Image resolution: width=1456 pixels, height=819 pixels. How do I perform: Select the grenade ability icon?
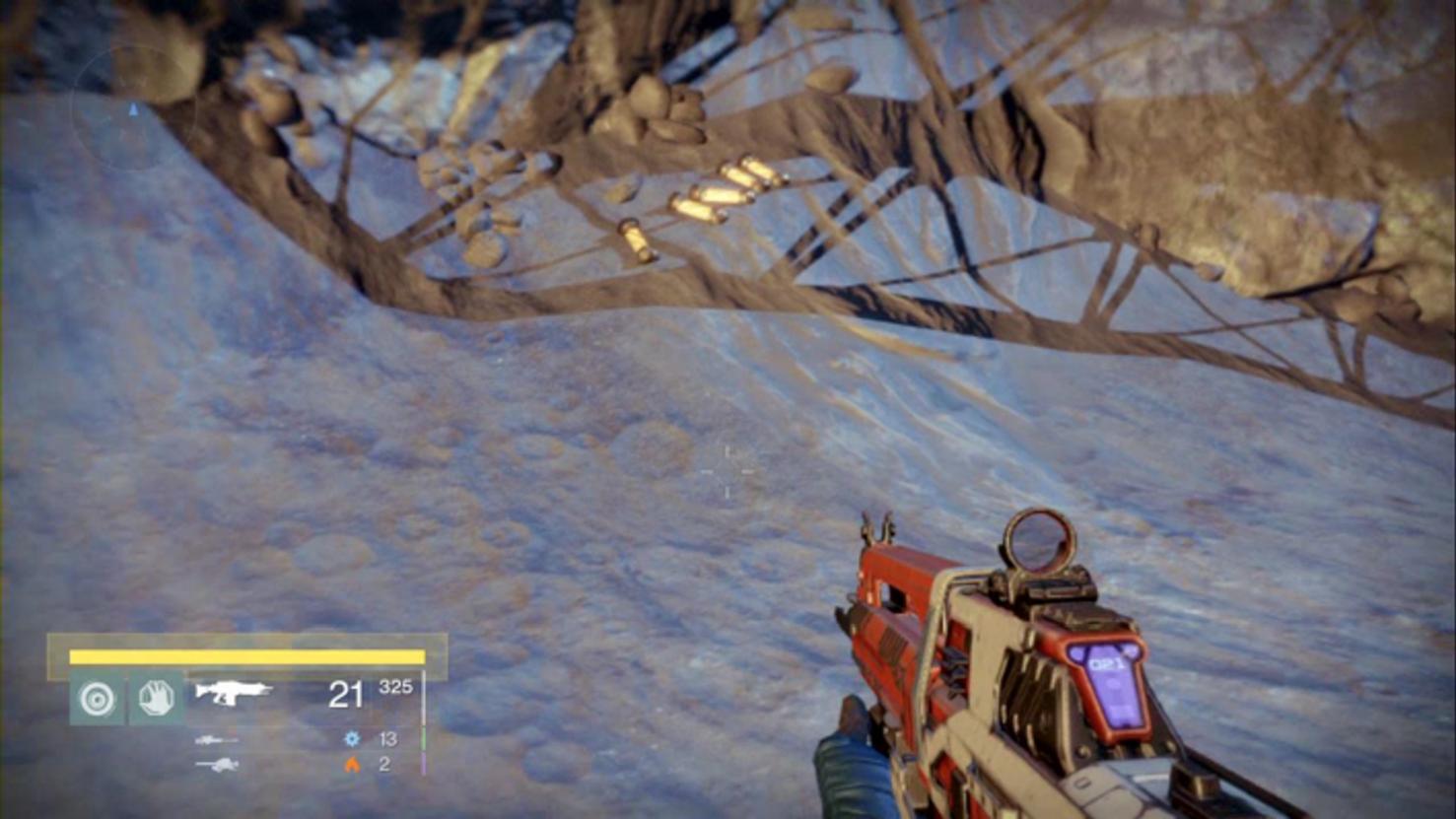point(97,699)
